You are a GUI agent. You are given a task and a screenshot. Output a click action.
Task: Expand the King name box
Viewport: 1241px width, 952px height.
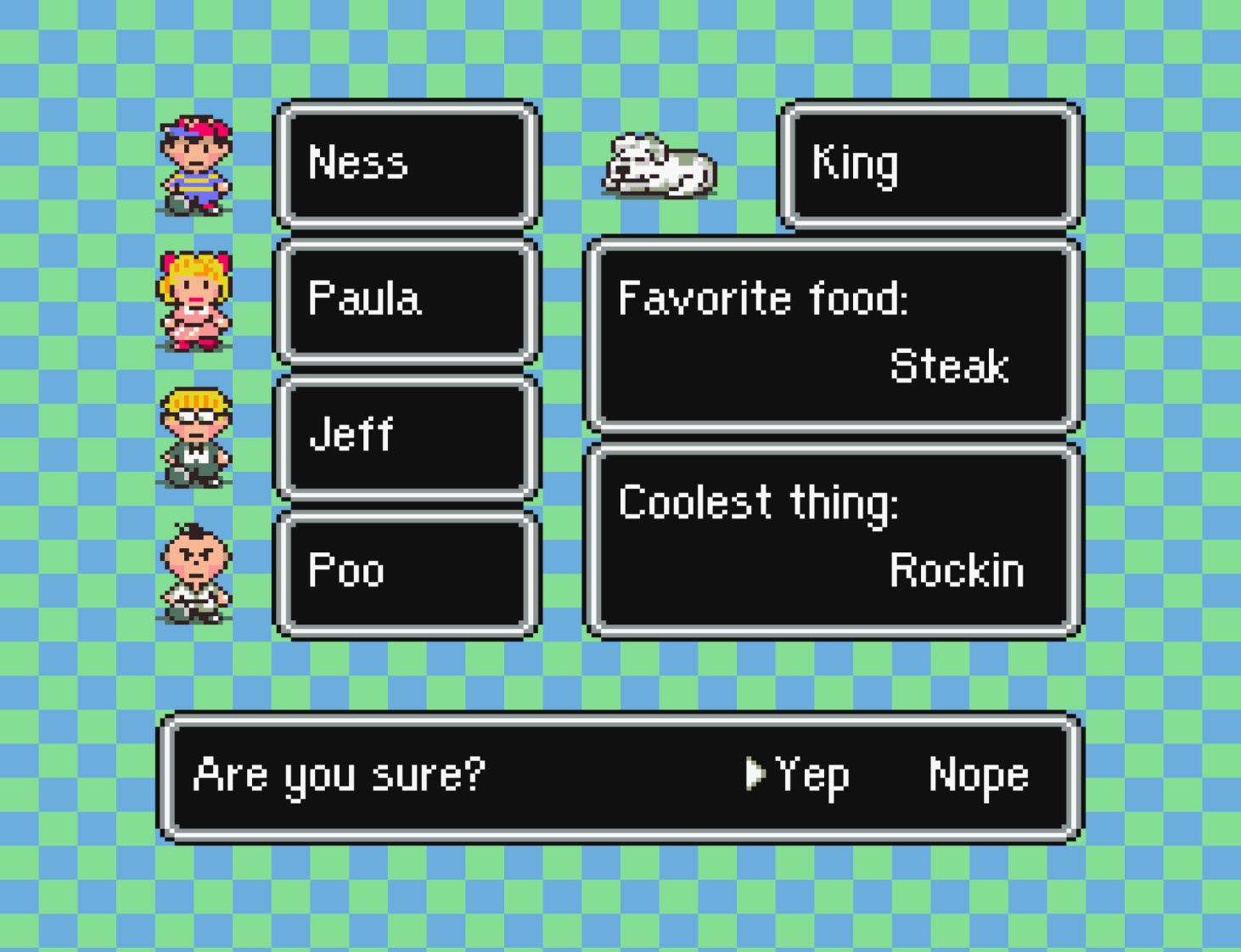(x=929, y=165)
